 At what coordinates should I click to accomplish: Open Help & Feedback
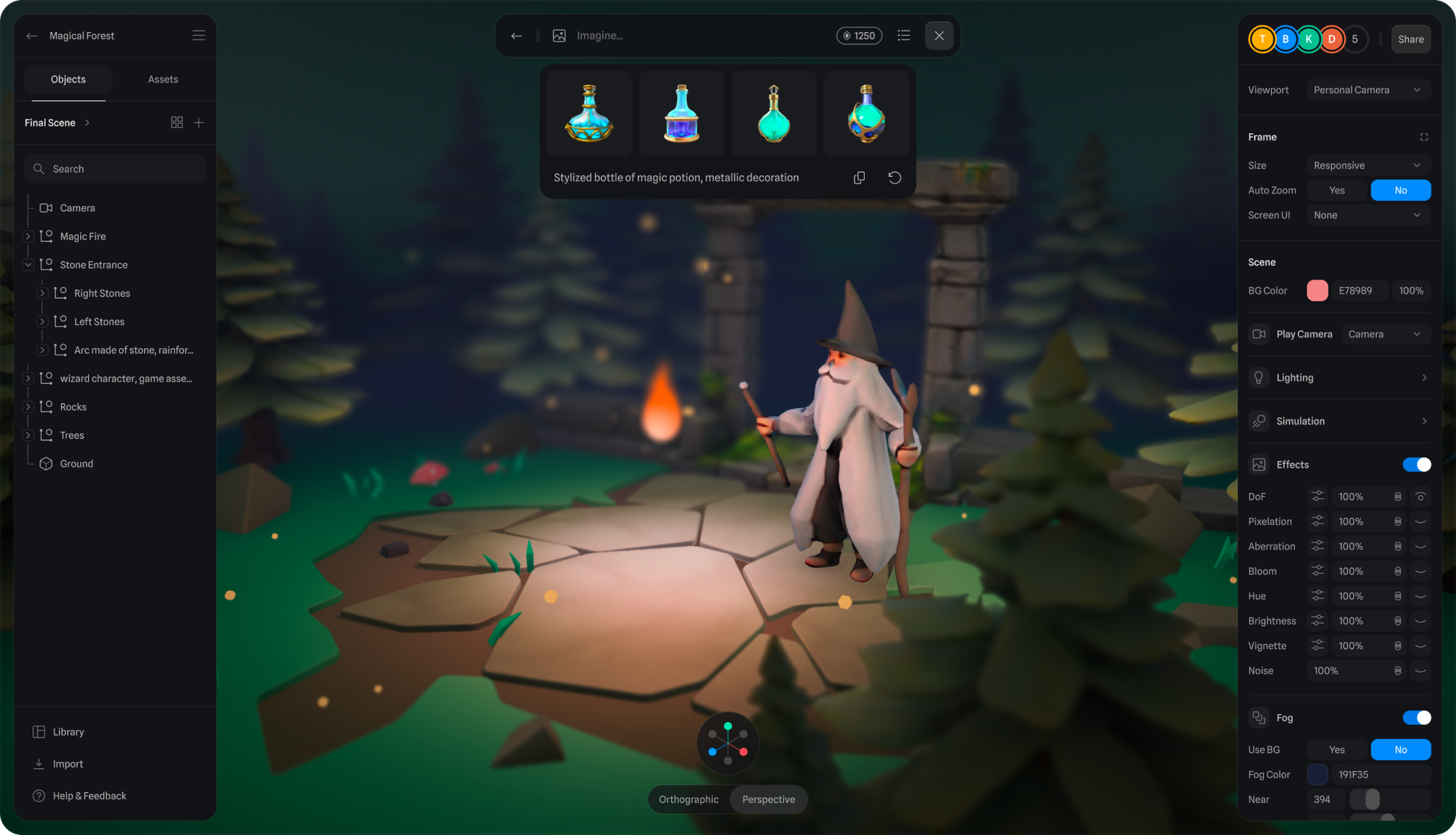tap(89, 796)
